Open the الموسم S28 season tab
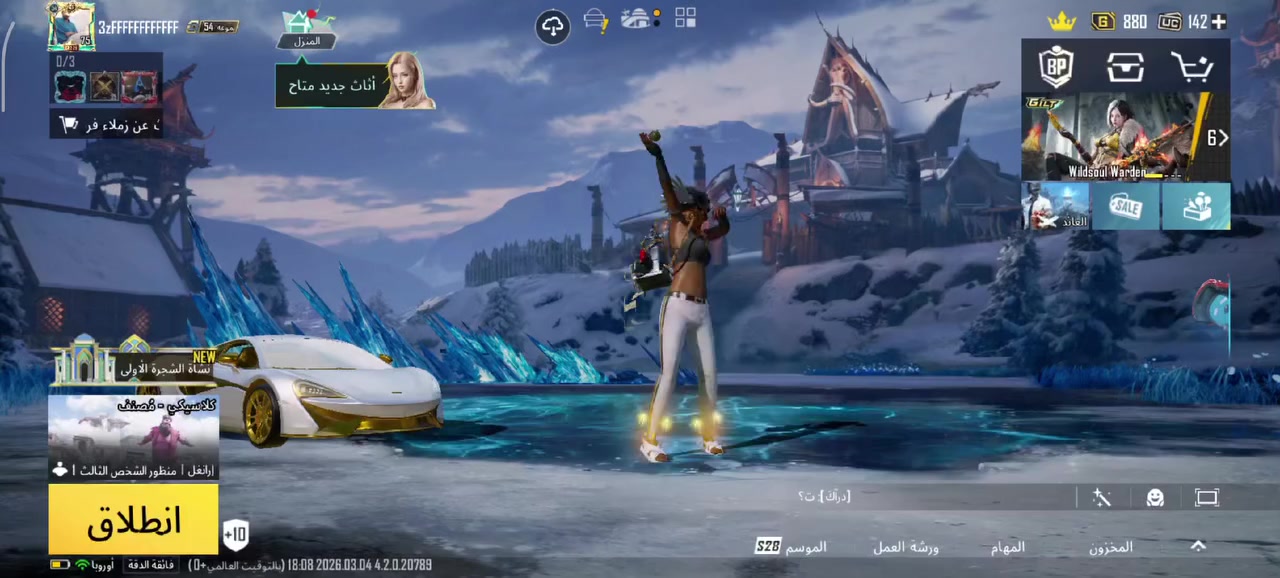This screenshot has height=578, width=1280. (791, 547)
